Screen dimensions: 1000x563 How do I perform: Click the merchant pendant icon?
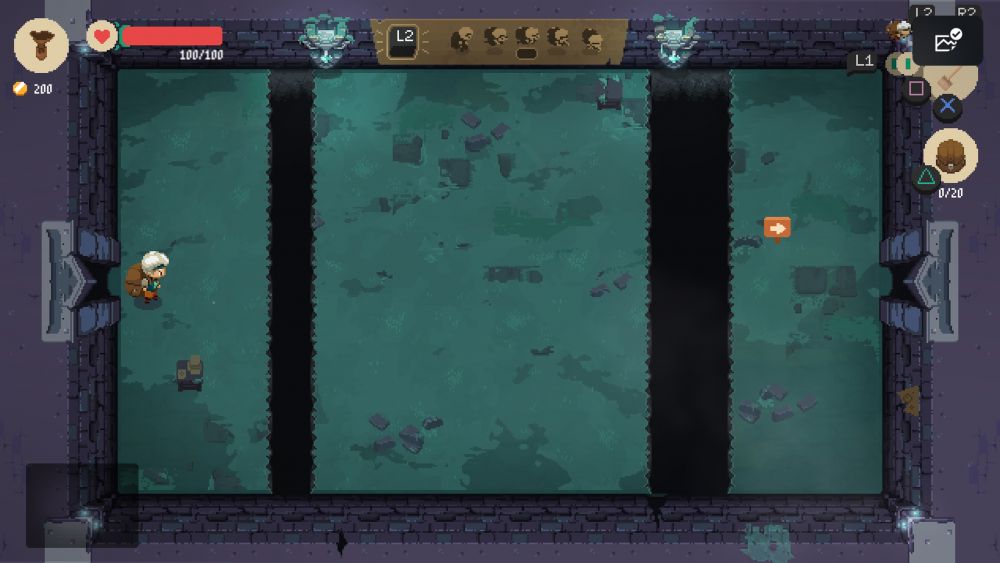coord(41,45)
